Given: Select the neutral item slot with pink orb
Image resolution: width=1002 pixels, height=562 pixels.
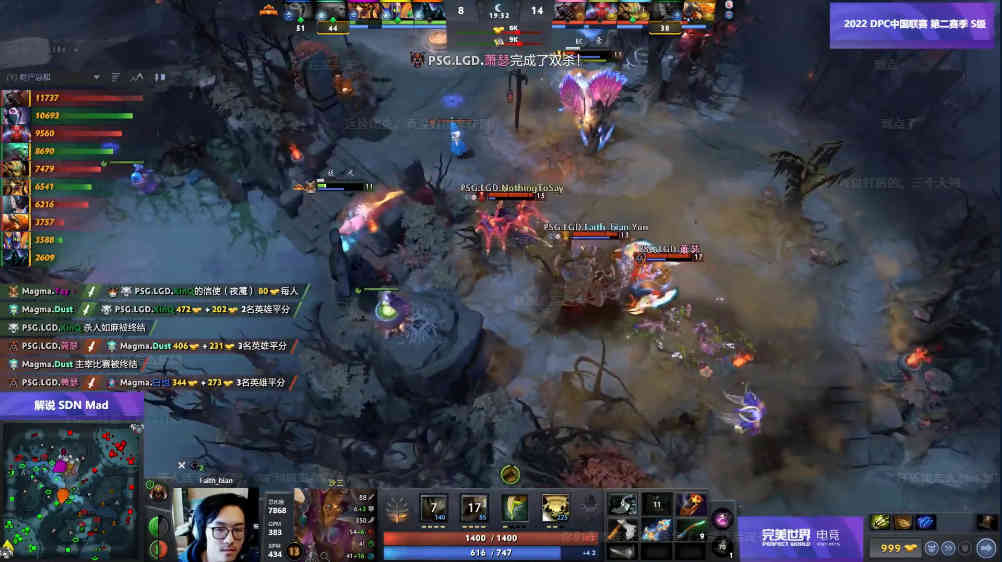Looking at the screenshot, I should (722, 519).
